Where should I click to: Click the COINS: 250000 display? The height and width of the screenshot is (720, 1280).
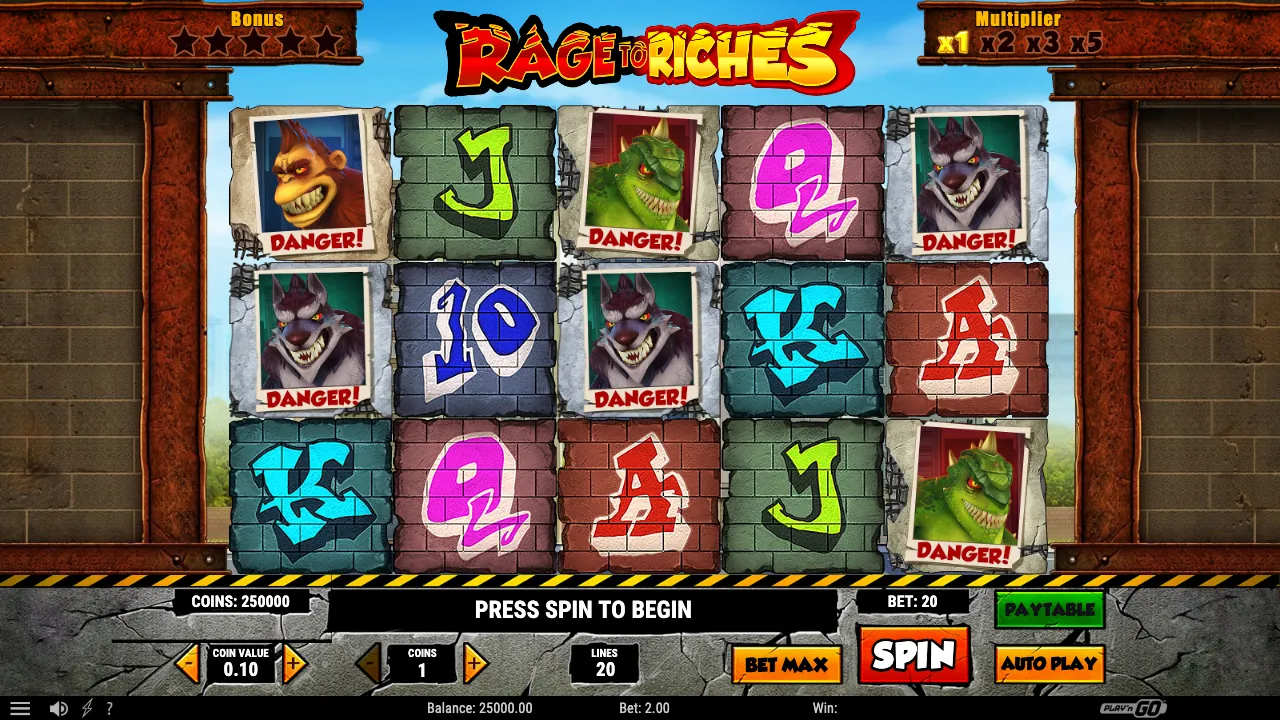(x=243, y=602)
